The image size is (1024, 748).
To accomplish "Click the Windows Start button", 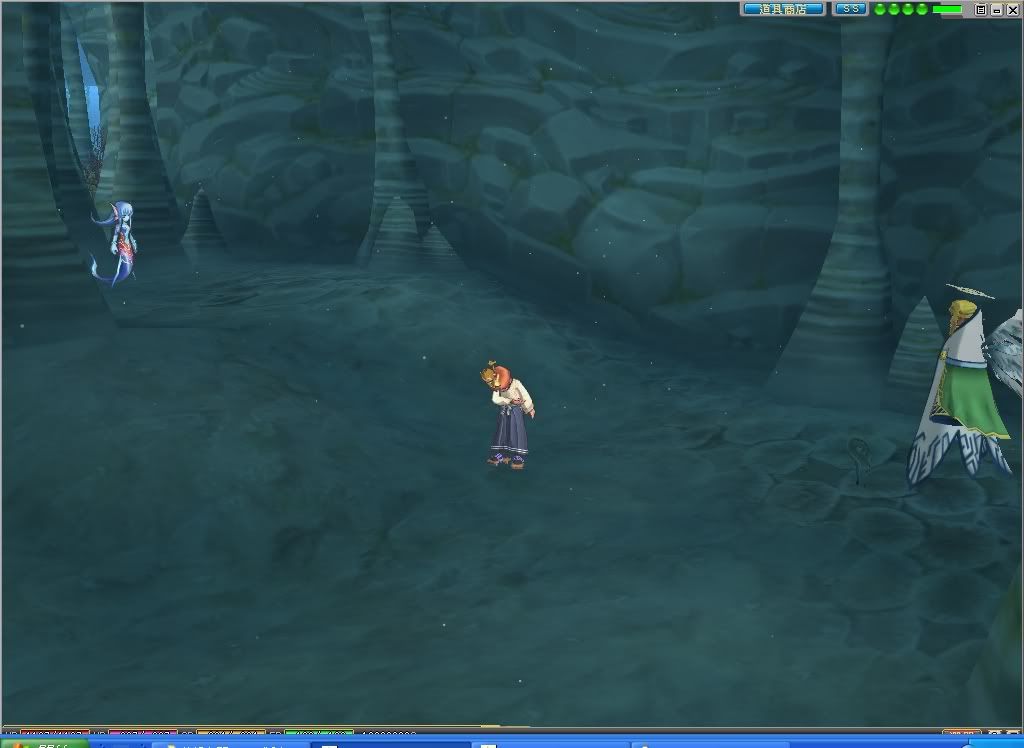I will pos(38,744).
